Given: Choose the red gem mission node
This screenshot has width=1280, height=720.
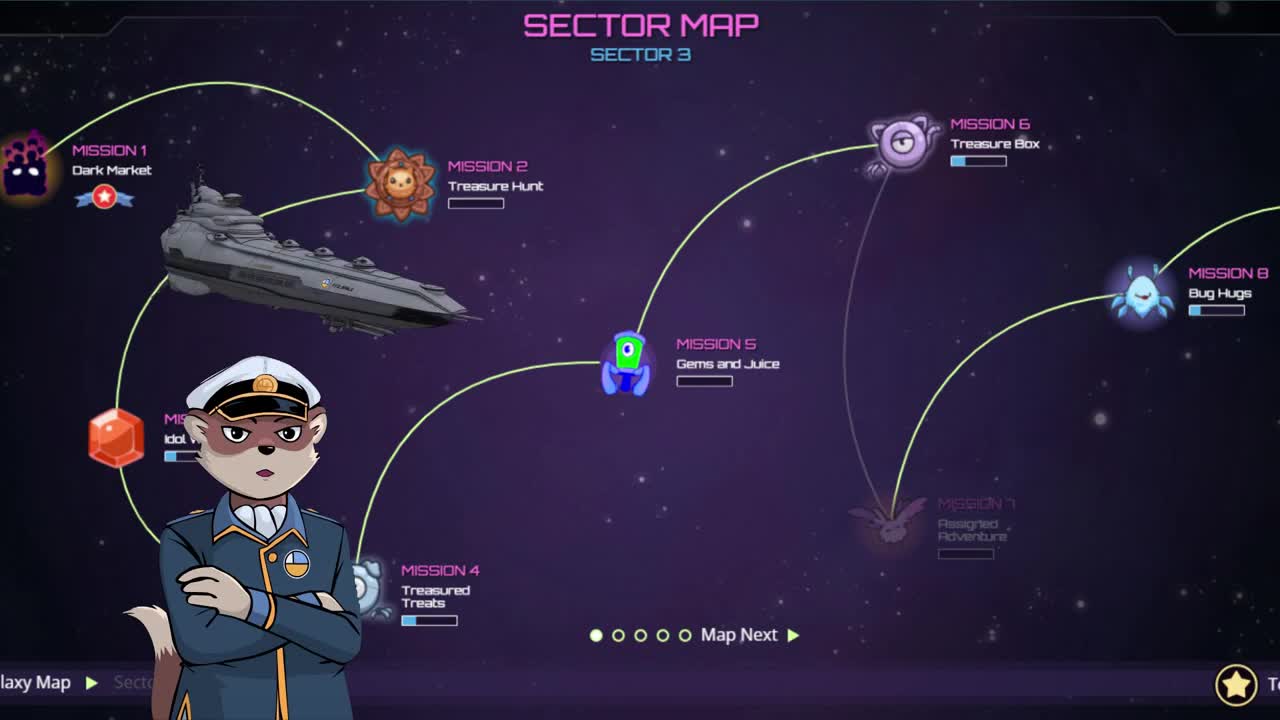Looking at the screenshot, I should tap(116, 438).
